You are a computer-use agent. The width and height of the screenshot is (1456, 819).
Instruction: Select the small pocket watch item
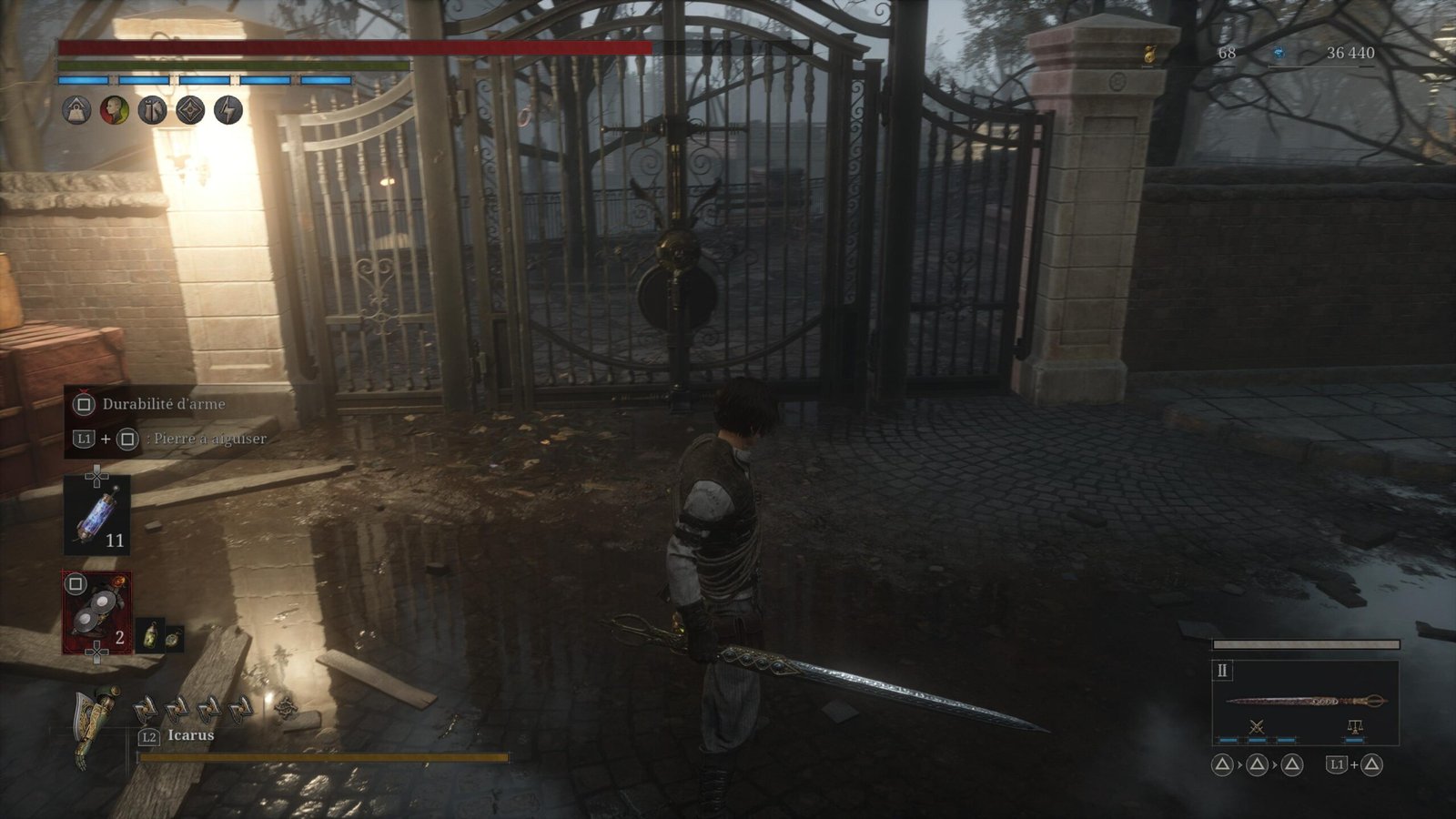[172, 638]
